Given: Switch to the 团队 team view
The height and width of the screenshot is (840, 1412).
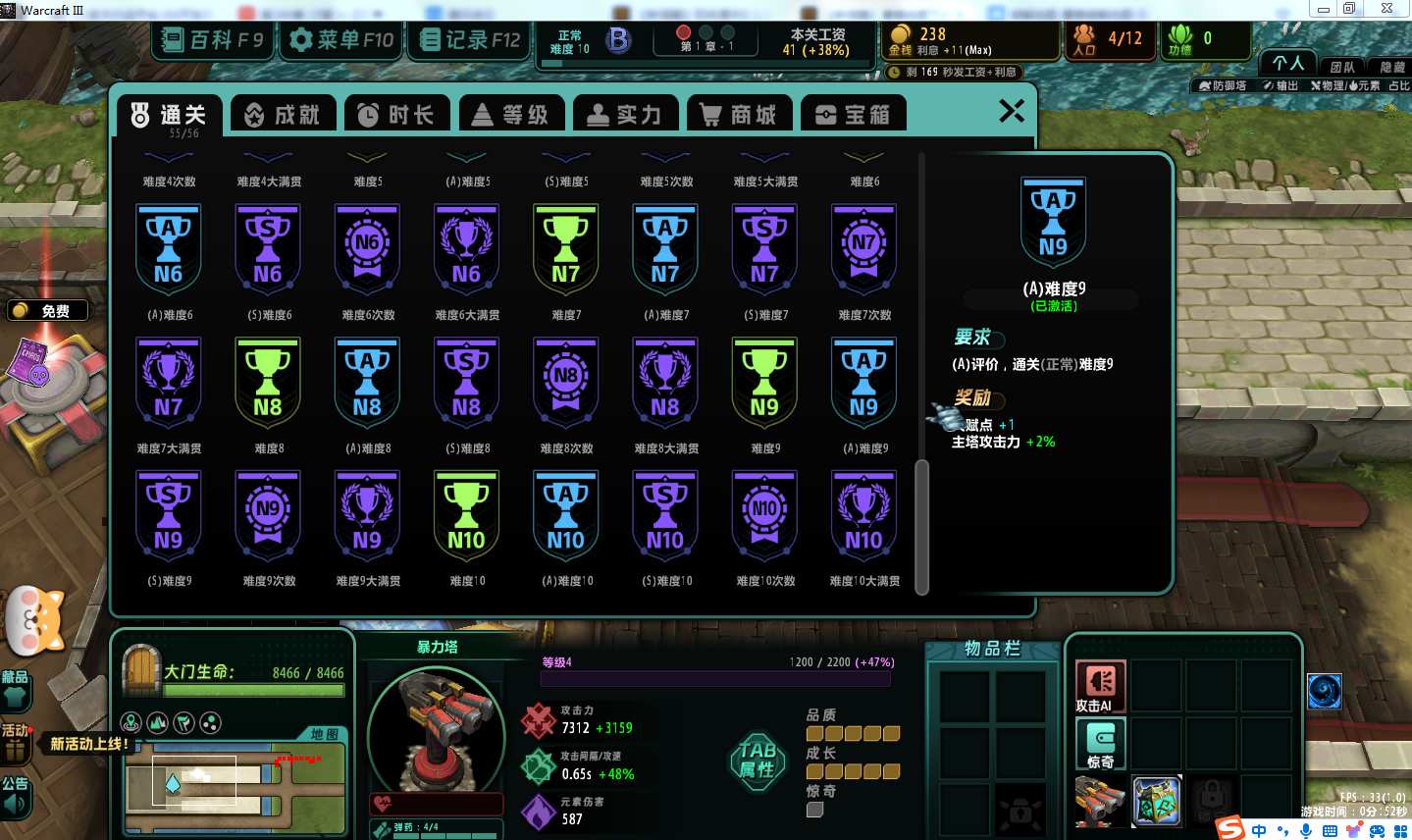Looking at the screenshot, I should tap(1341, 67).
